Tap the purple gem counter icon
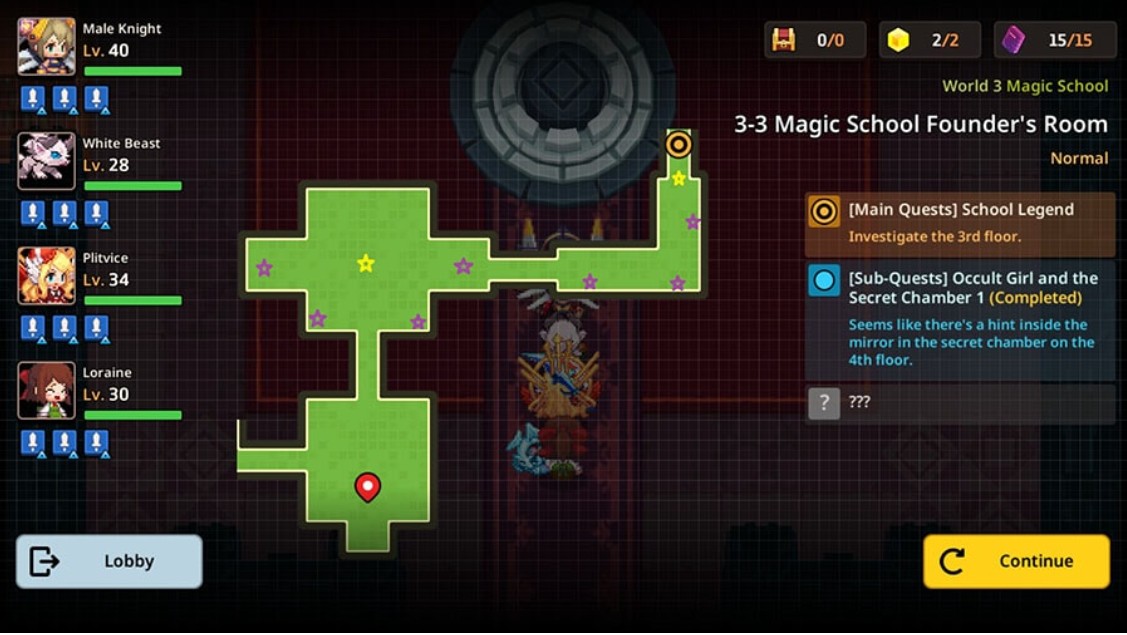The image size is (1127, 635). (x=1013, y=40)
